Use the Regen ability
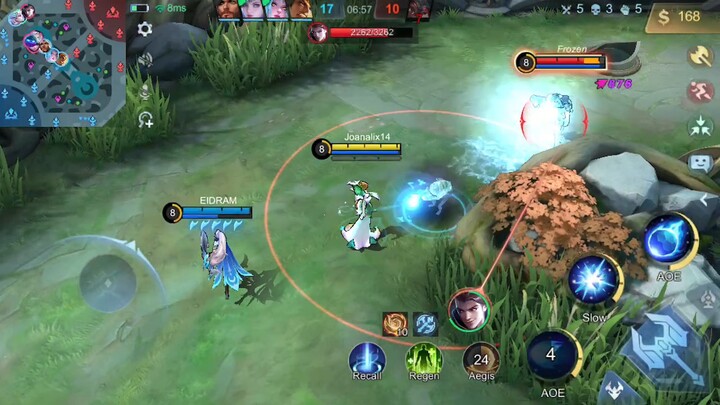Viewport: 720px width, 405px height. click(x=424, y=359)
